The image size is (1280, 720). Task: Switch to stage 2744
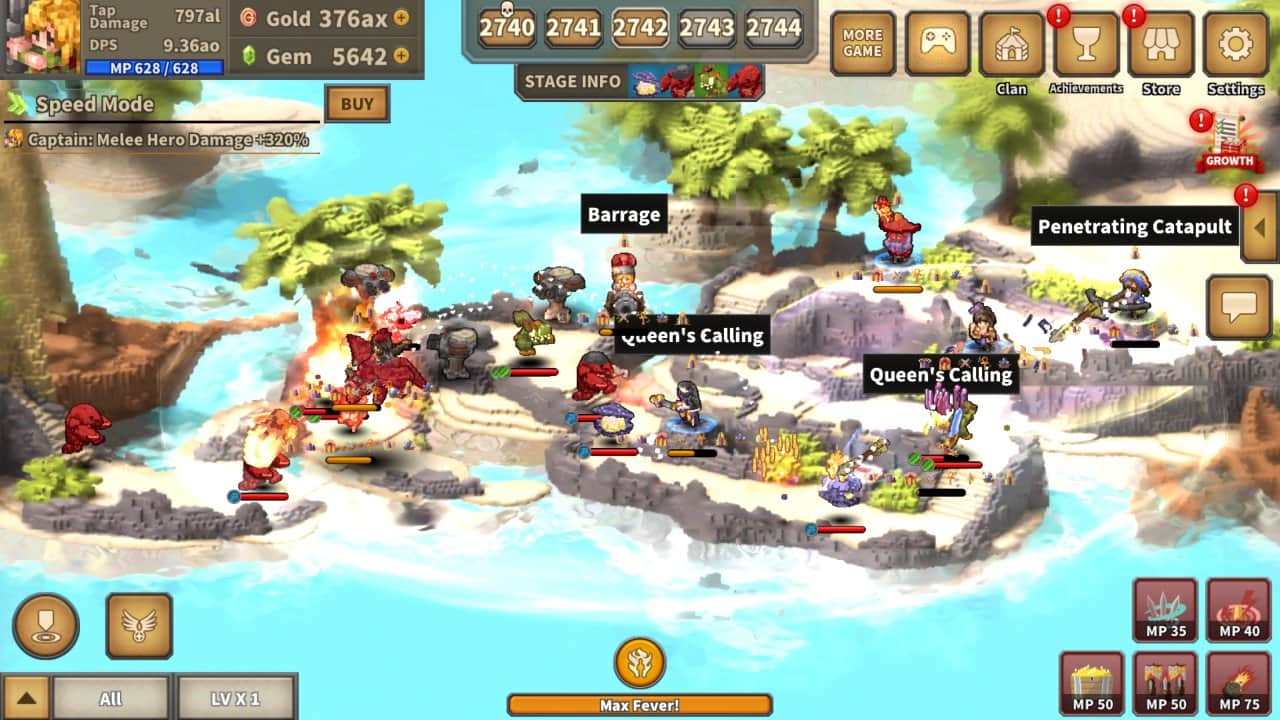777,28
